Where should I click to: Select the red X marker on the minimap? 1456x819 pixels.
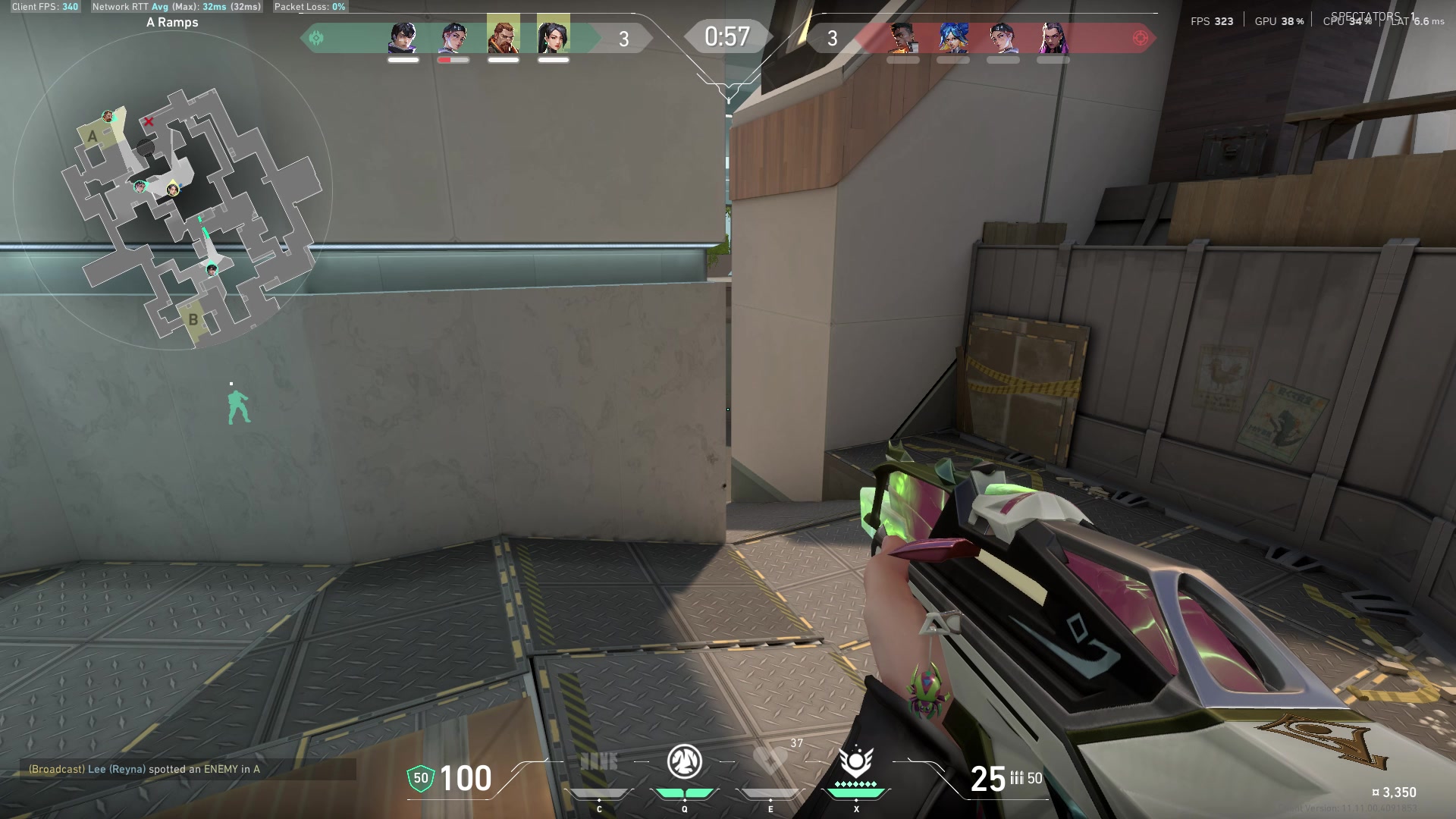click(149, 121)
